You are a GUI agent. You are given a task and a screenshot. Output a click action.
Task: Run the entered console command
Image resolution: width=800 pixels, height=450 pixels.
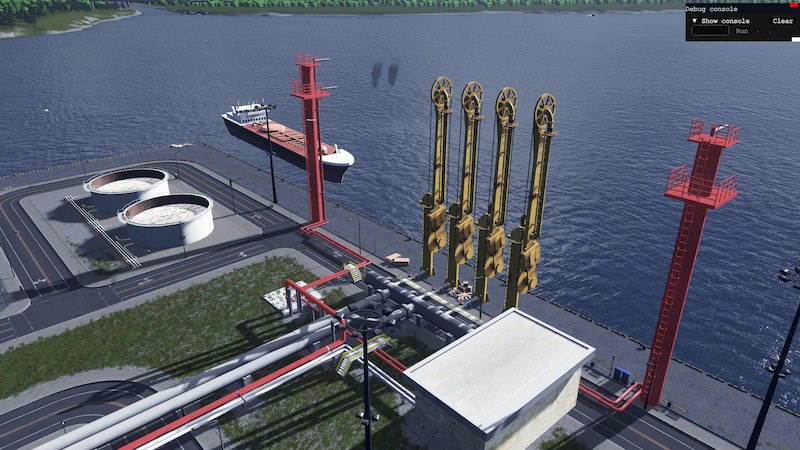[741, 32]
